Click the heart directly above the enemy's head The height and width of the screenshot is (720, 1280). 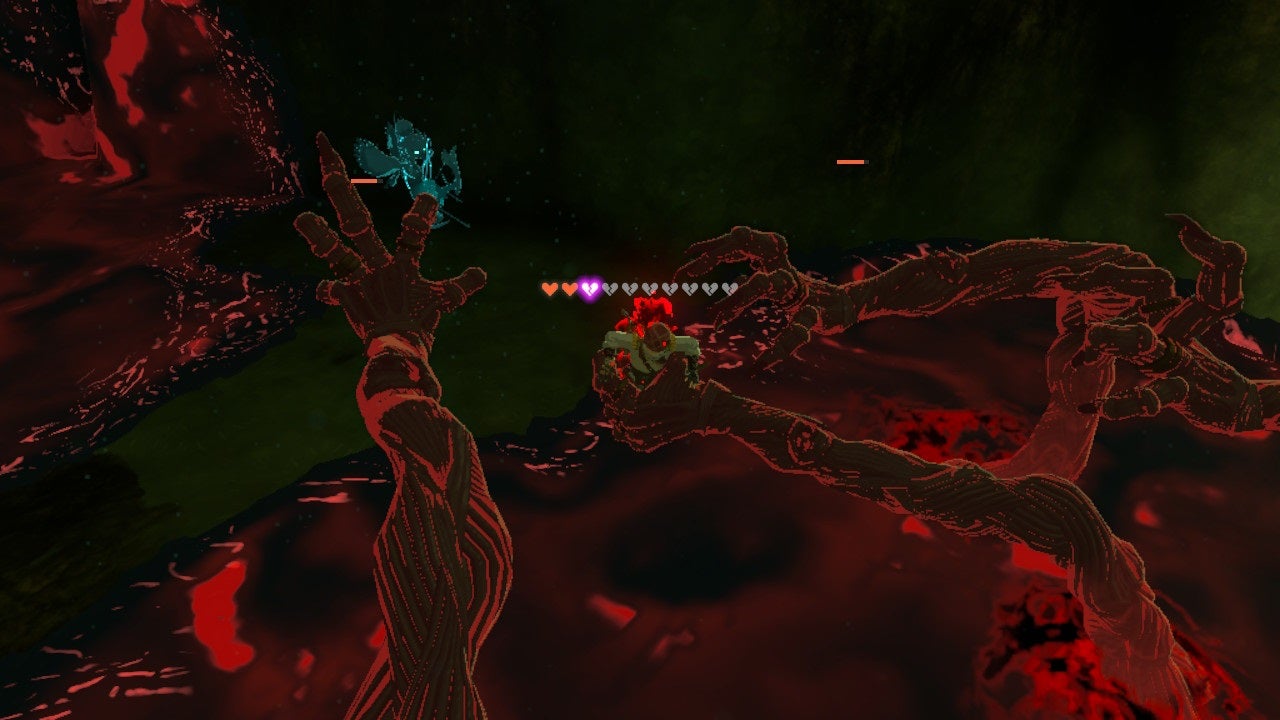click(649, 288)
